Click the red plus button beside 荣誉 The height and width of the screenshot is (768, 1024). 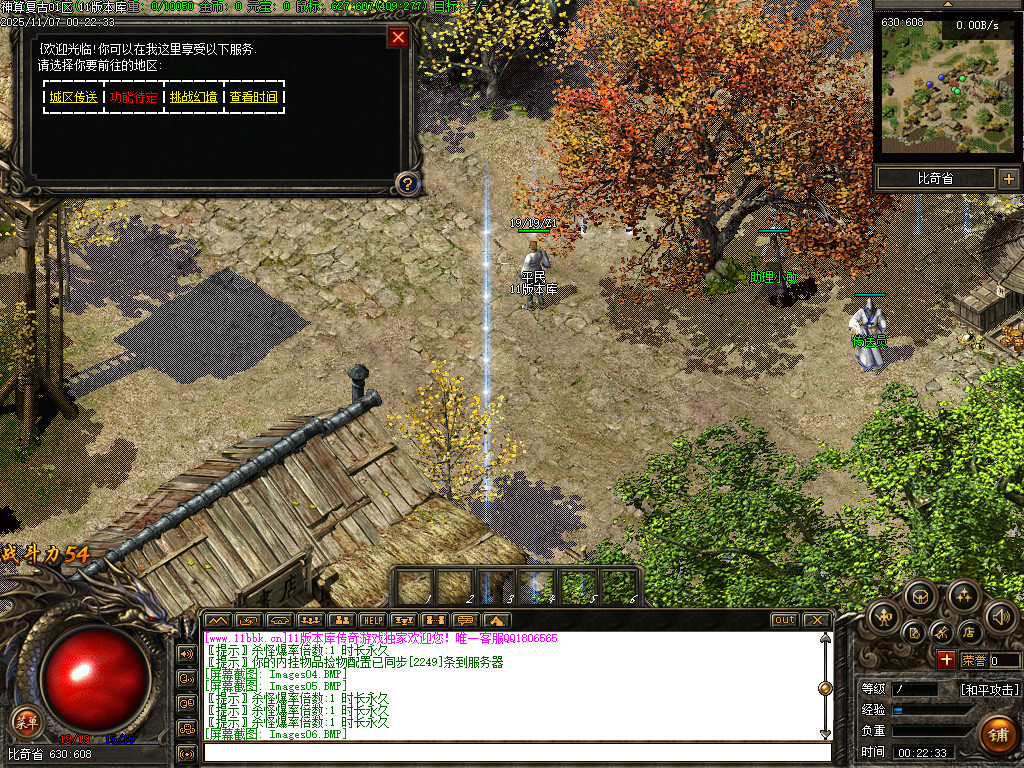pyautogui.click(x=946, y=660)
